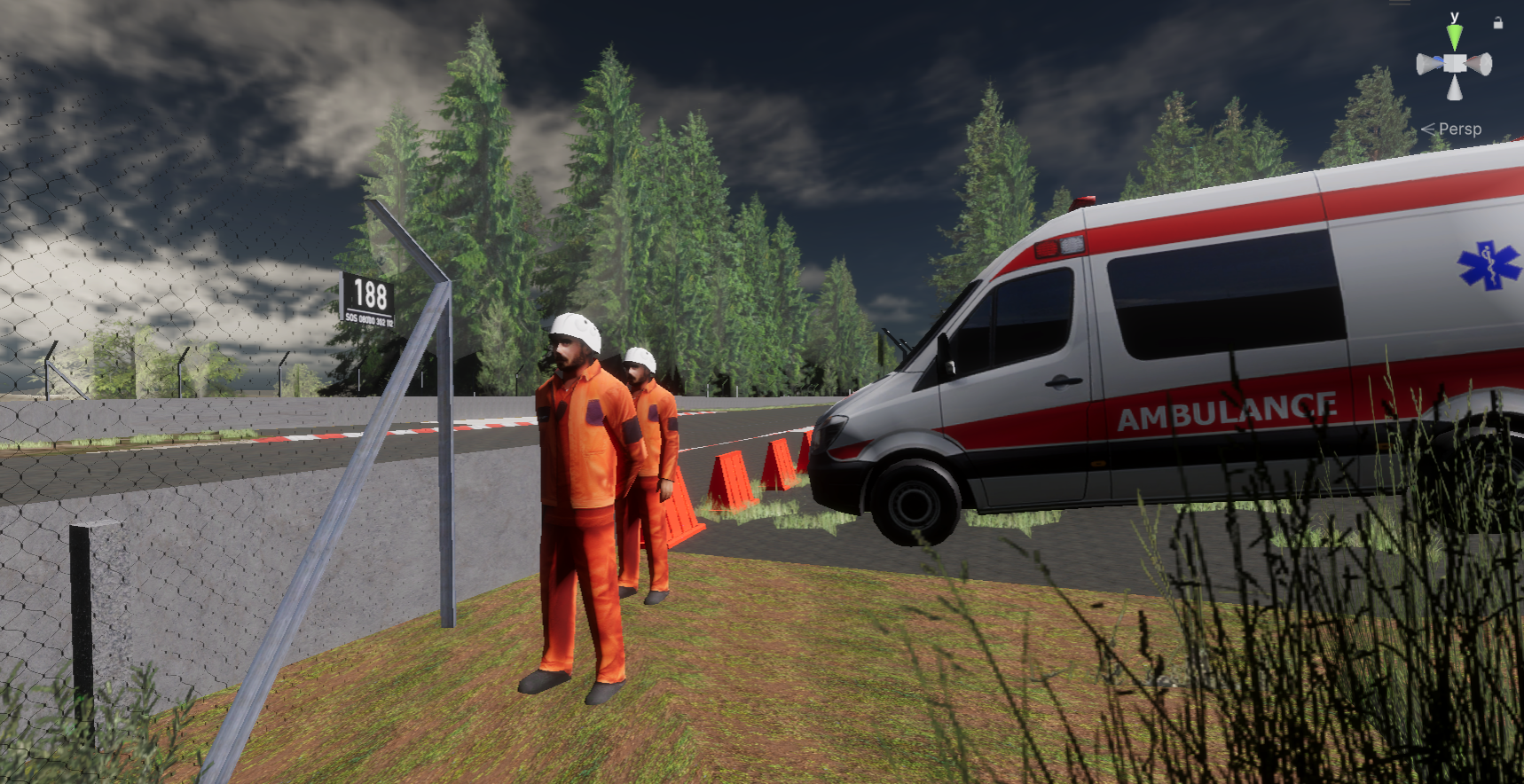Select the gray bottom cone of the gizmo

pyautogui.click(x=1455, y=88)
